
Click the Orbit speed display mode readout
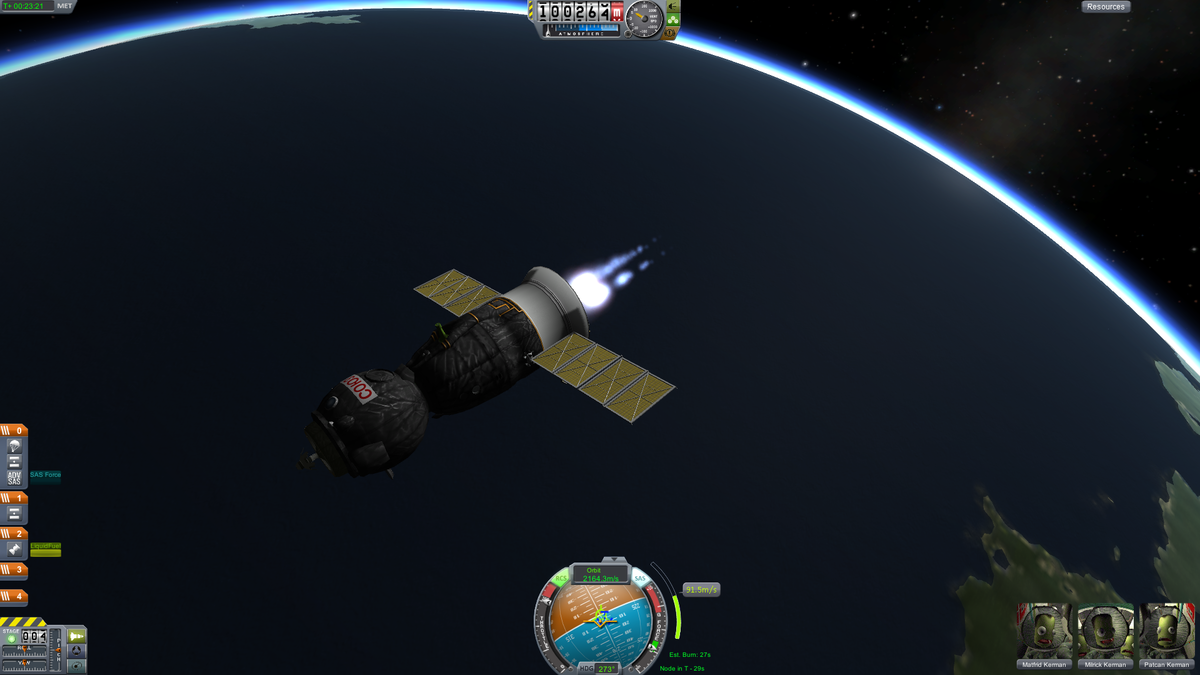tap(601, 574)
